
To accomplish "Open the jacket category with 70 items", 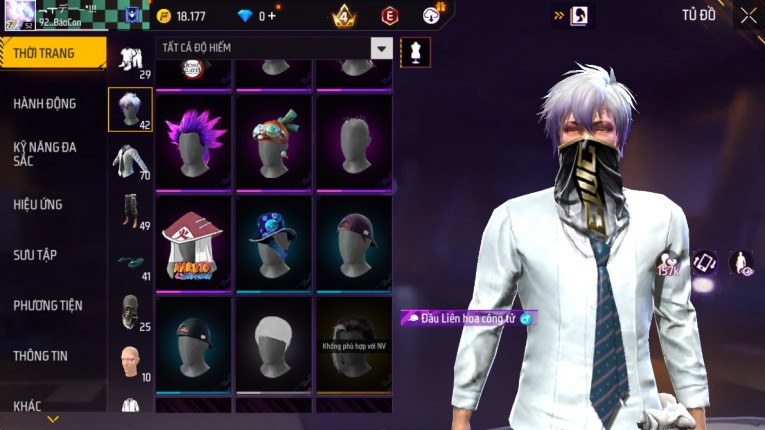I will tap(130, 161).
